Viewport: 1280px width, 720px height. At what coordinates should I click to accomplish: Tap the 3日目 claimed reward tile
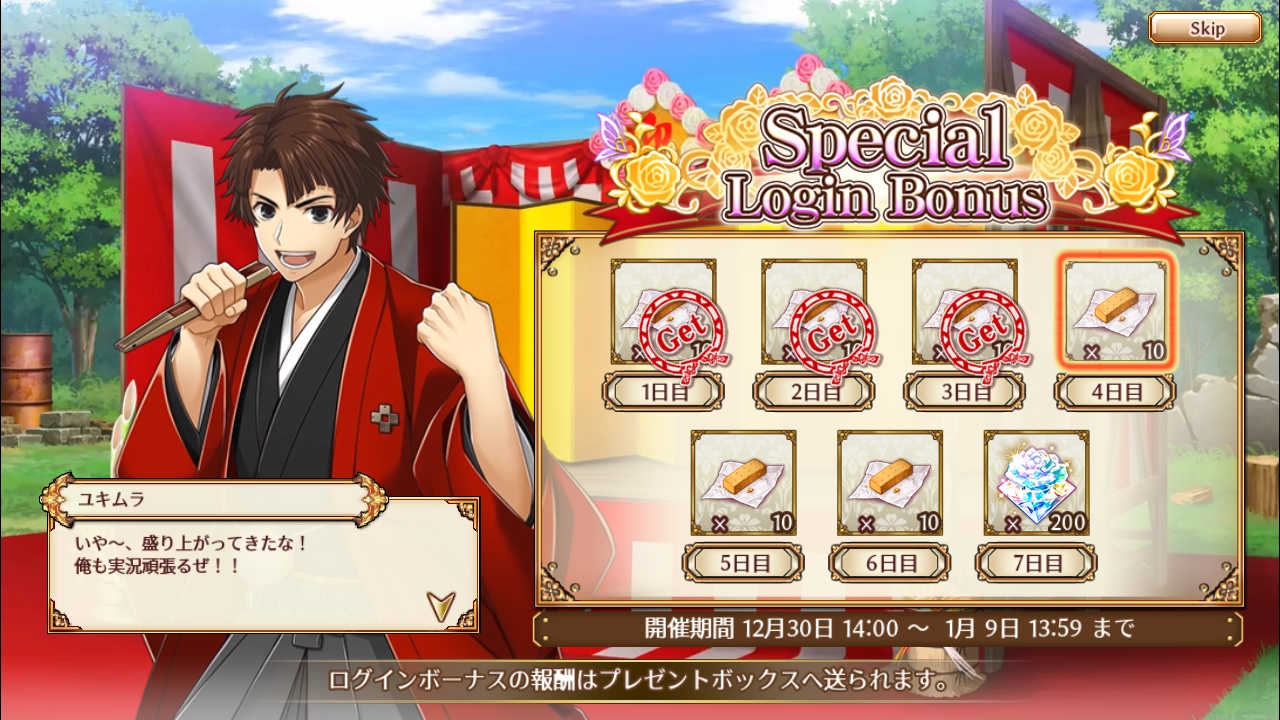coord(964,312)
